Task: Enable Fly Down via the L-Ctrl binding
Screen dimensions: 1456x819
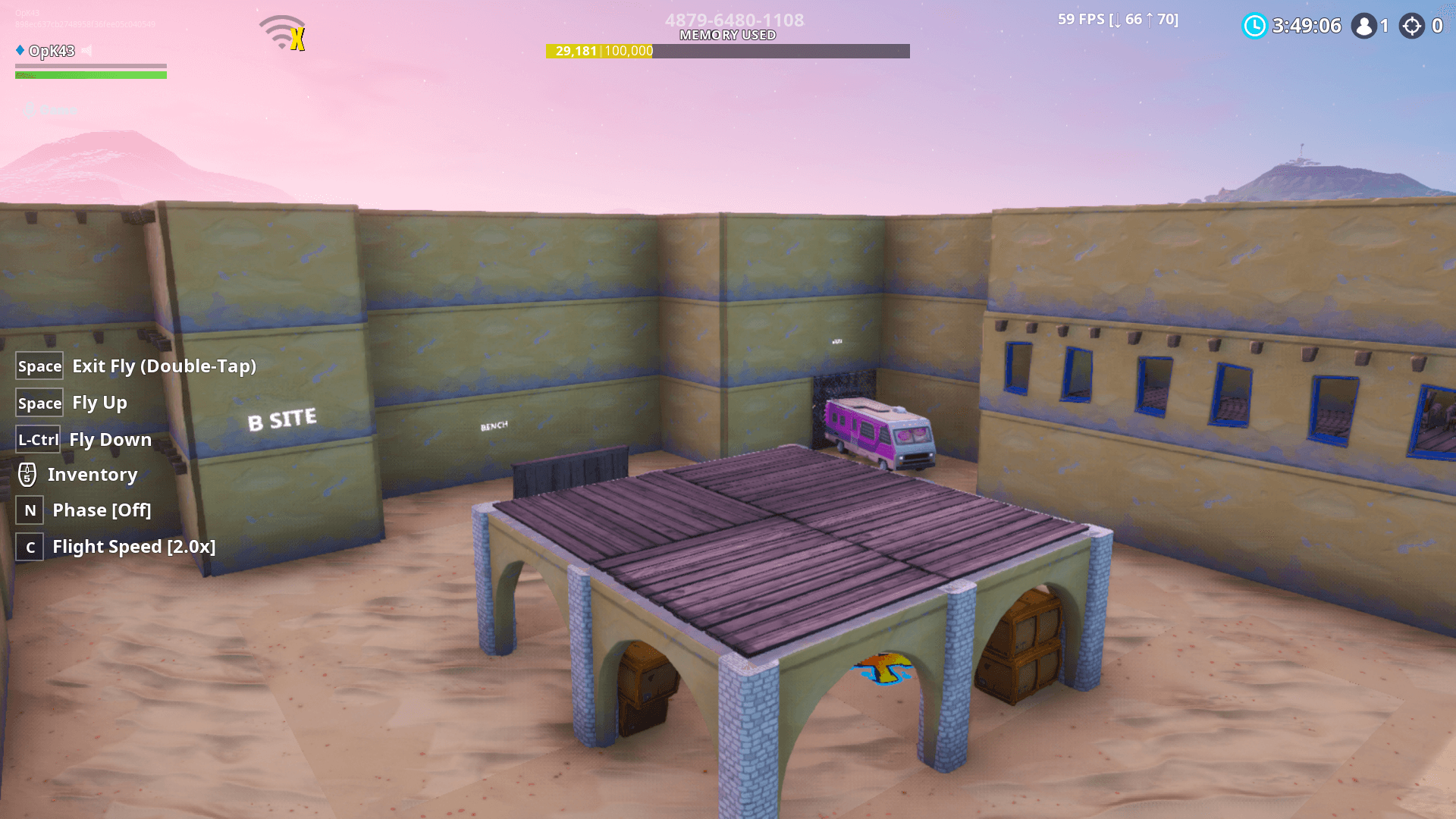Action: [37, 438]
